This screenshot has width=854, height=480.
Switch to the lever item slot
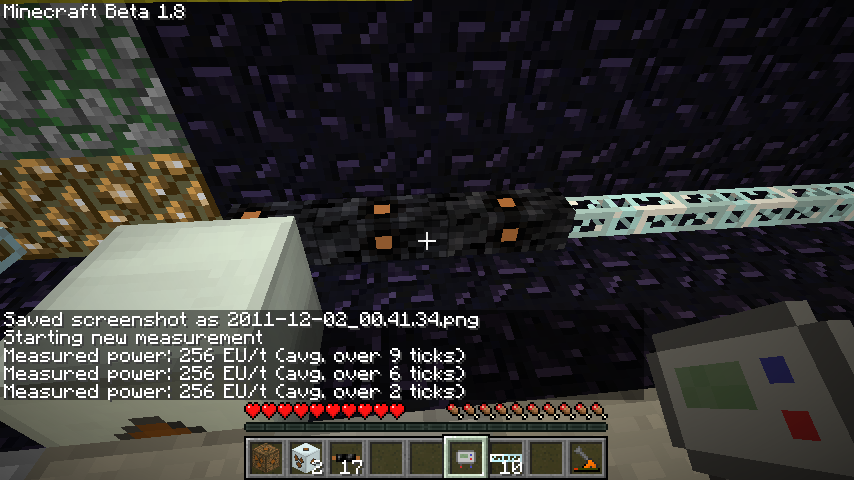[585, 458]
